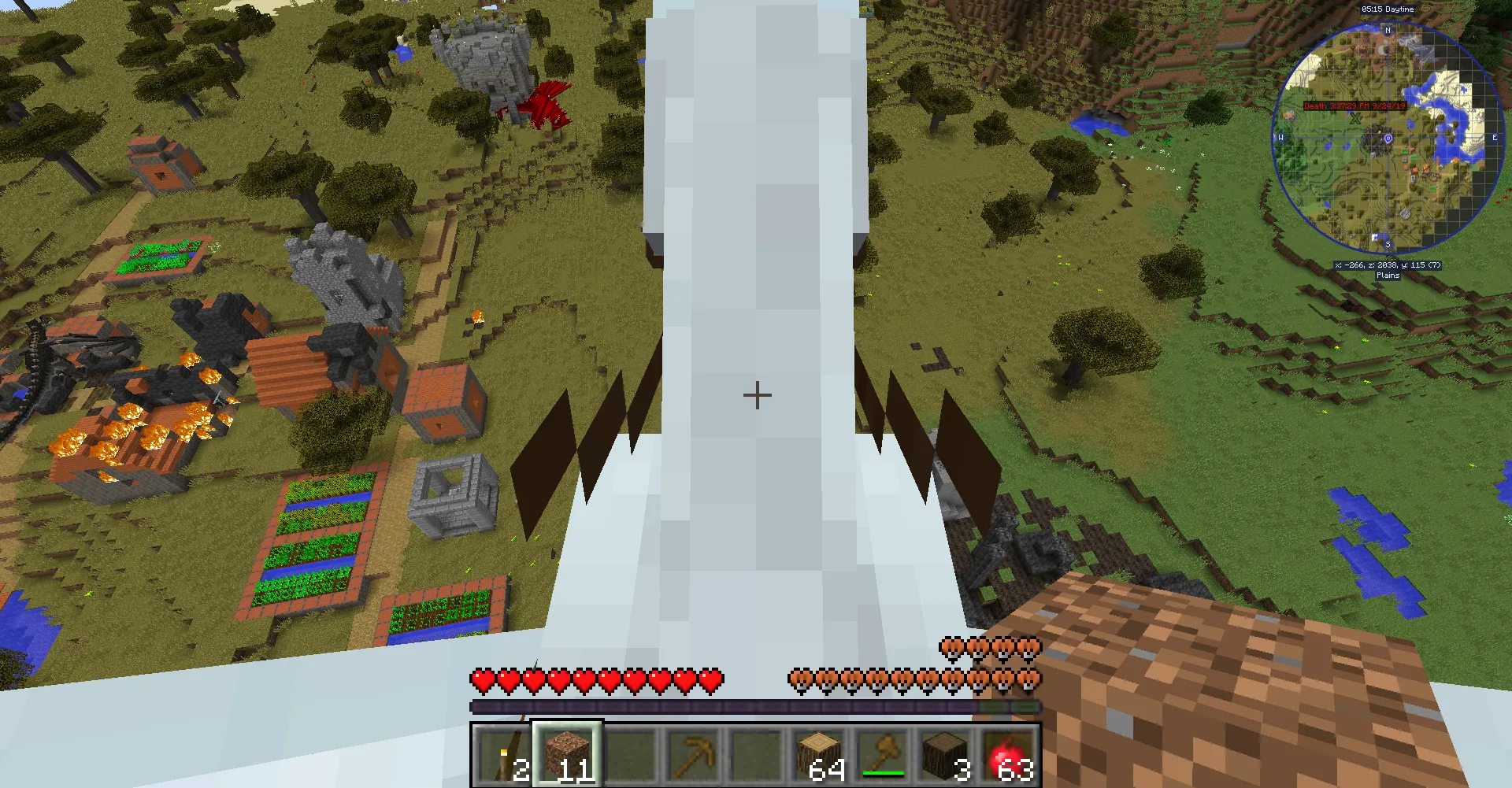Click the coordinates readout under the minimap
Screen dimensions: 1512x788
1388,265
